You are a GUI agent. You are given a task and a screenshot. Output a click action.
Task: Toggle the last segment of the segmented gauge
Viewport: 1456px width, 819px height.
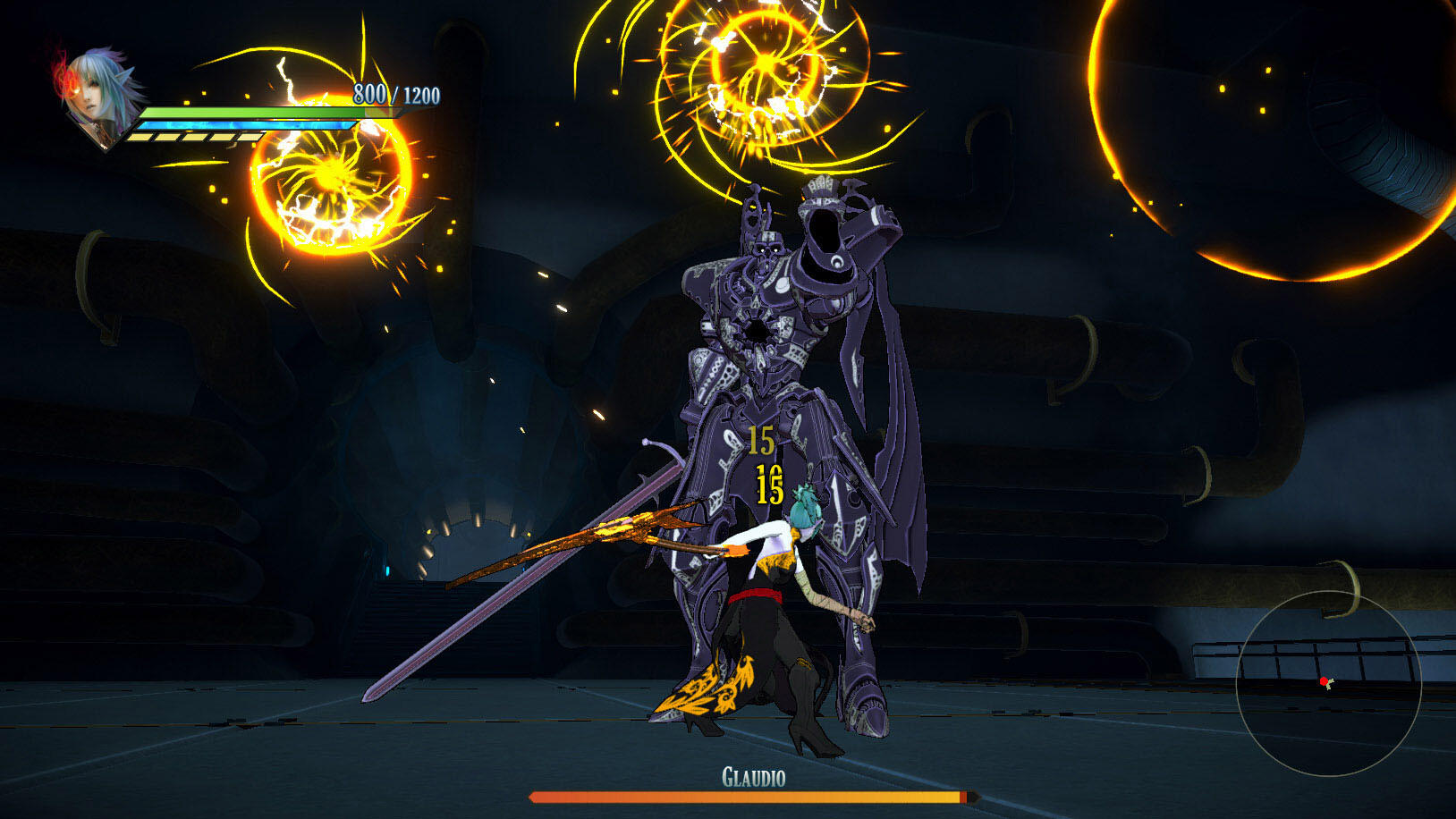click(x=247, y=136)
